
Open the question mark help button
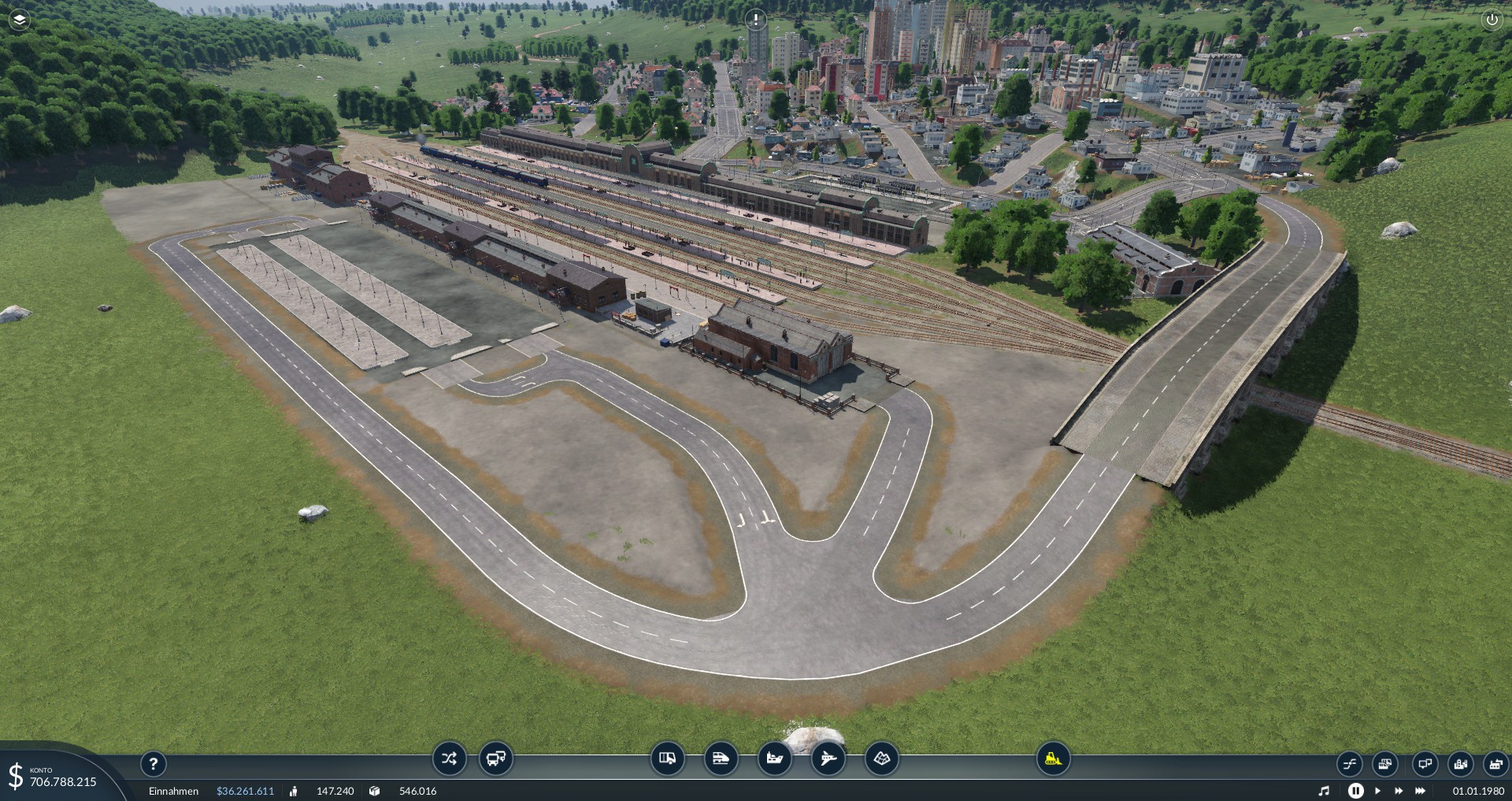(x=154, y=762)
